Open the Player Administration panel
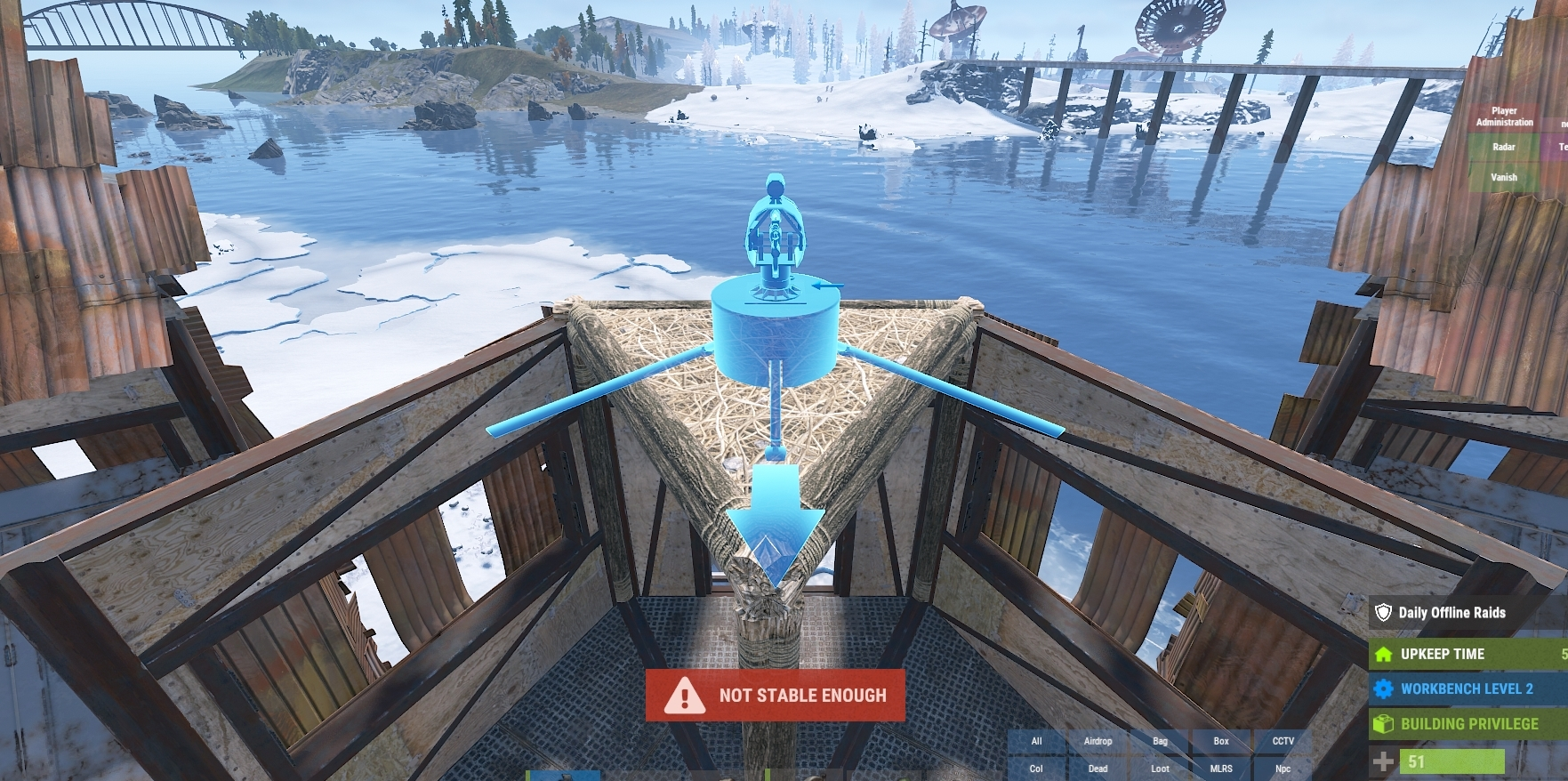The width and height of the screenshot is (1568, 781). (1504, 117)
